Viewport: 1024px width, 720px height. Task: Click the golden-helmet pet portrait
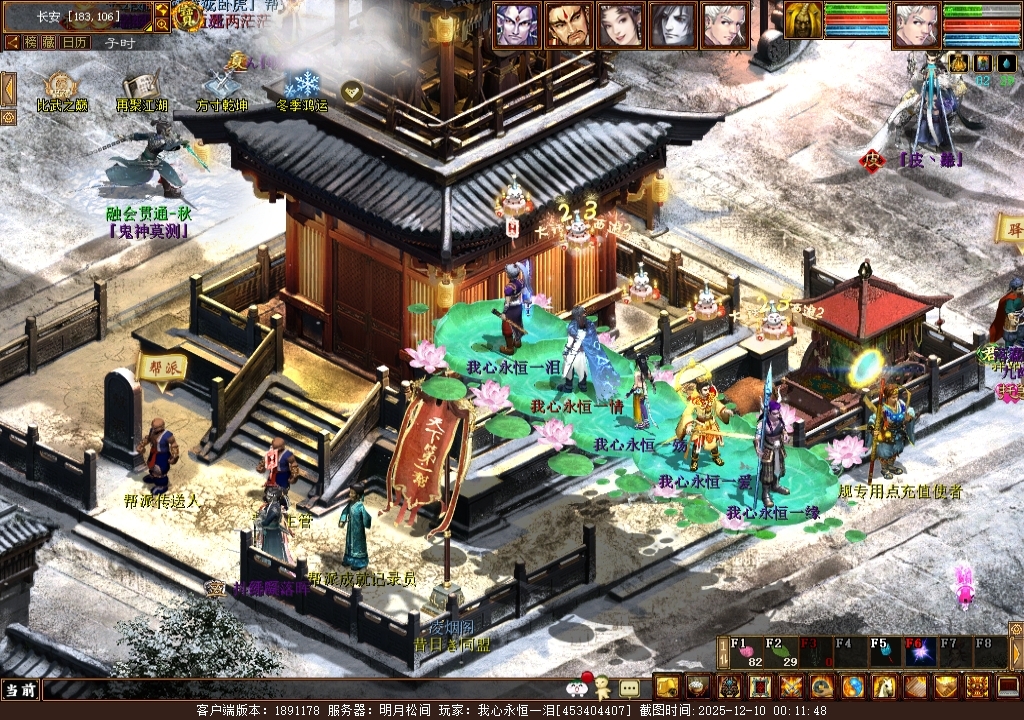tap(802, 21)
